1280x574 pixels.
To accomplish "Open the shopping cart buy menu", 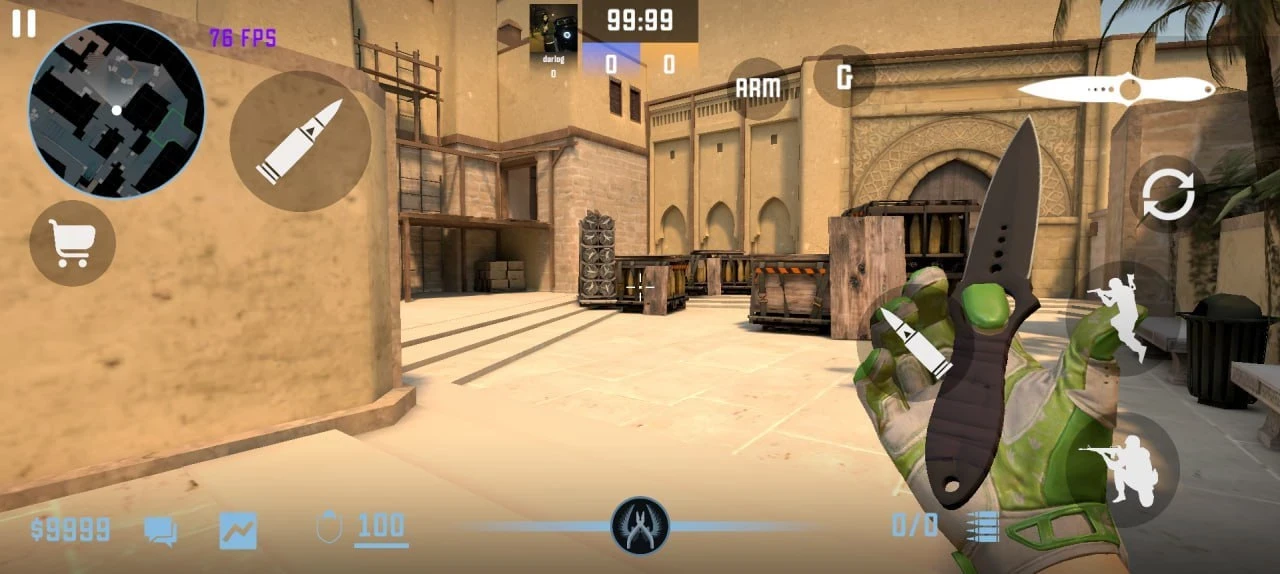I will 73,243.
